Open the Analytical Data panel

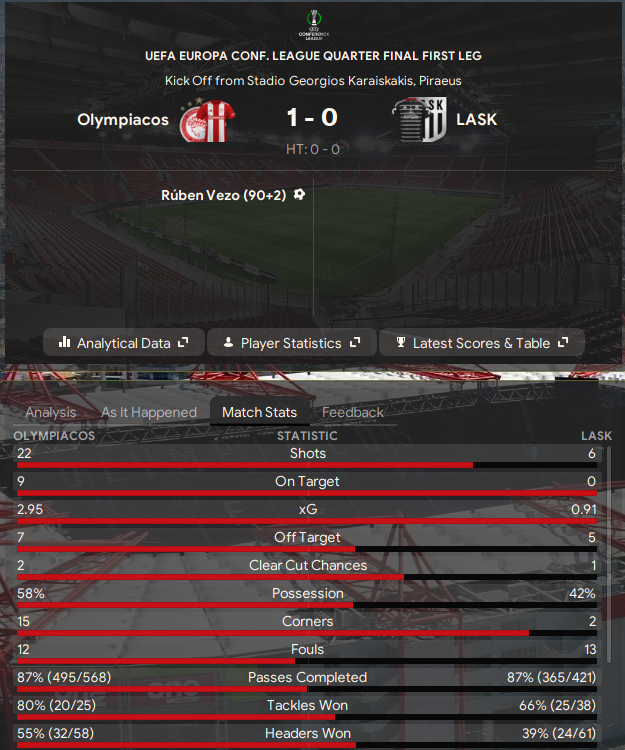click(x=124, y=343)
